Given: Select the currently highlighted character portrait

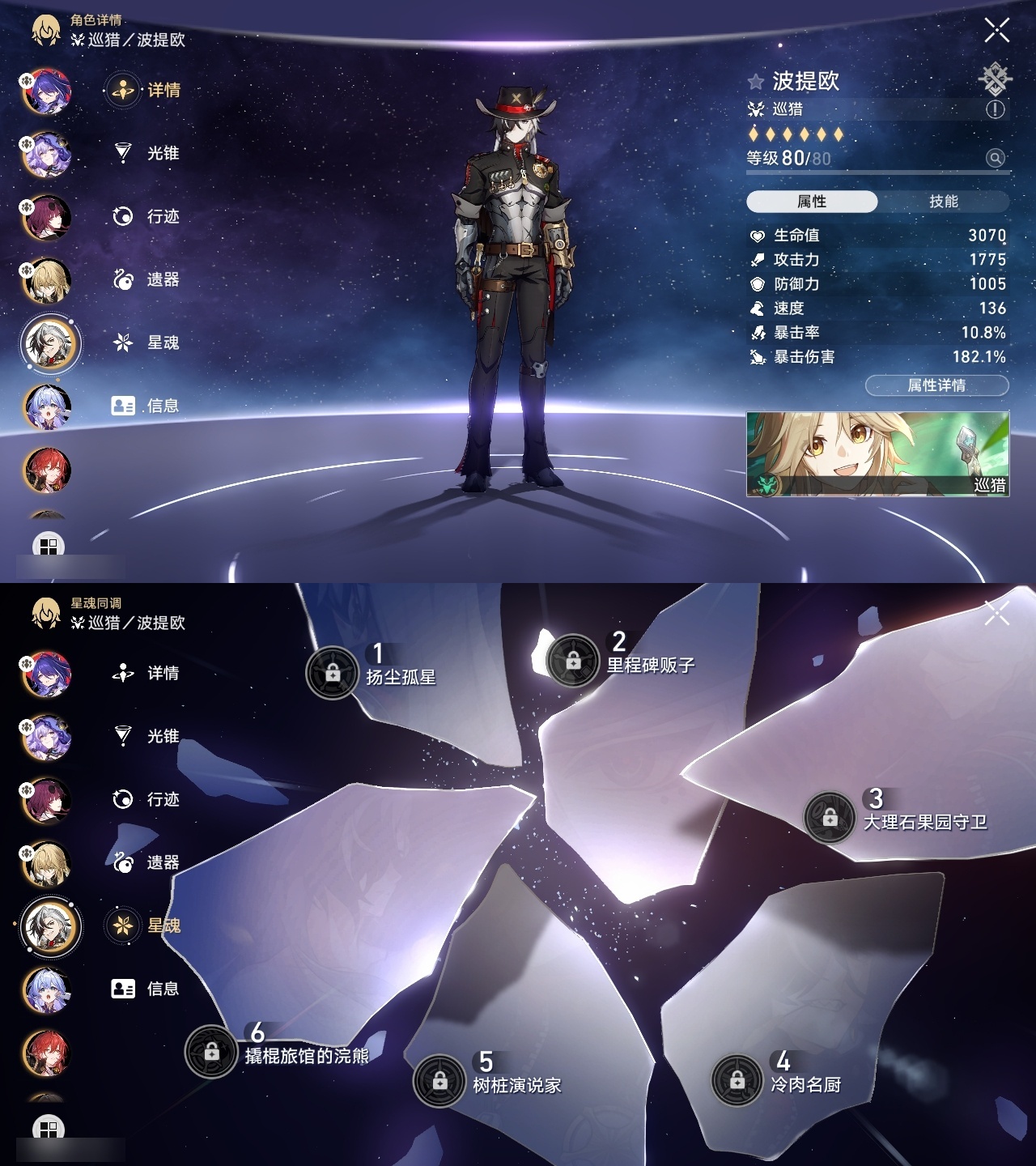Looking at the screenshot, I should [x=50, y=343].
